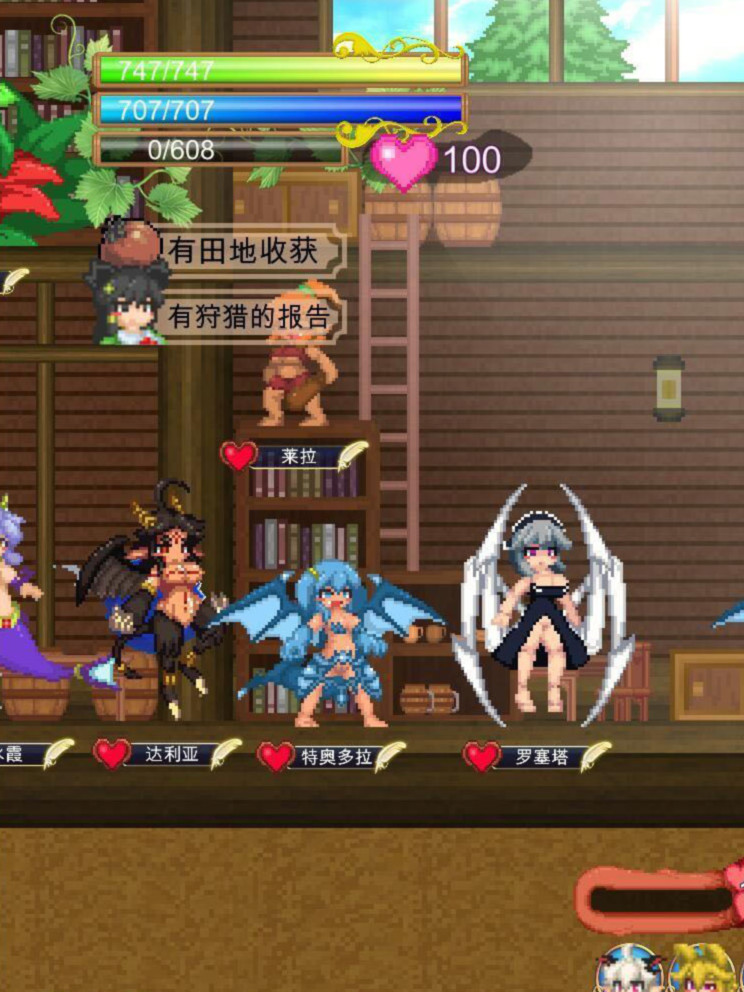Click the feather quill next to 特奥多拉
This screenshot has width=744, height=992.
tap(389, 756)
